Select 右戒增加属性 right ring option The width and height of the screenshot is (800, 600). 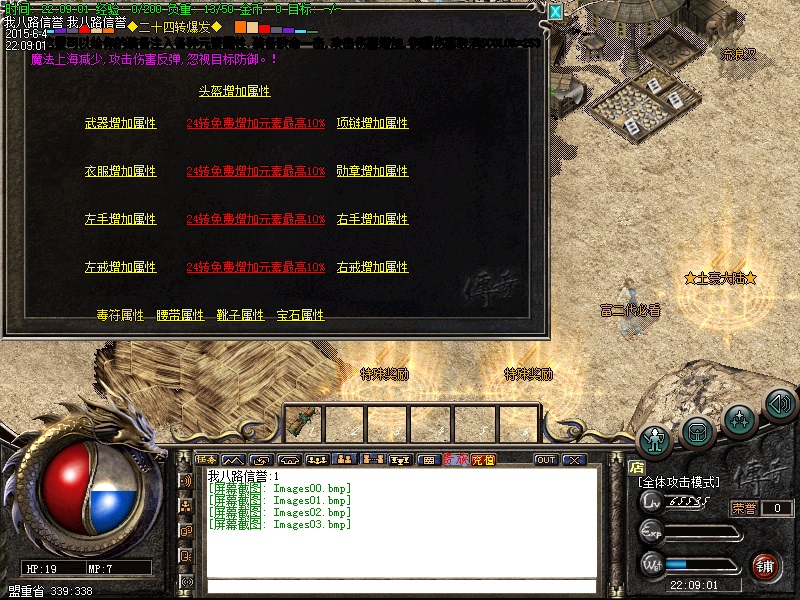coord(372,267)
